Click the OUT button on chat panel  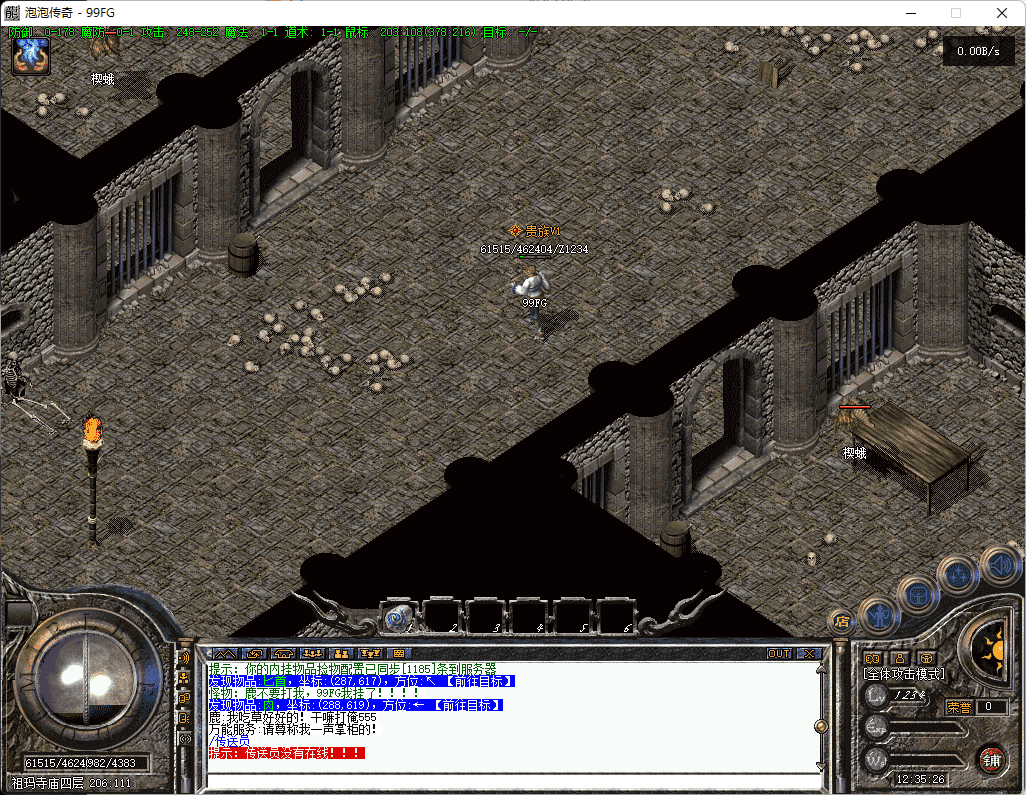779,653
